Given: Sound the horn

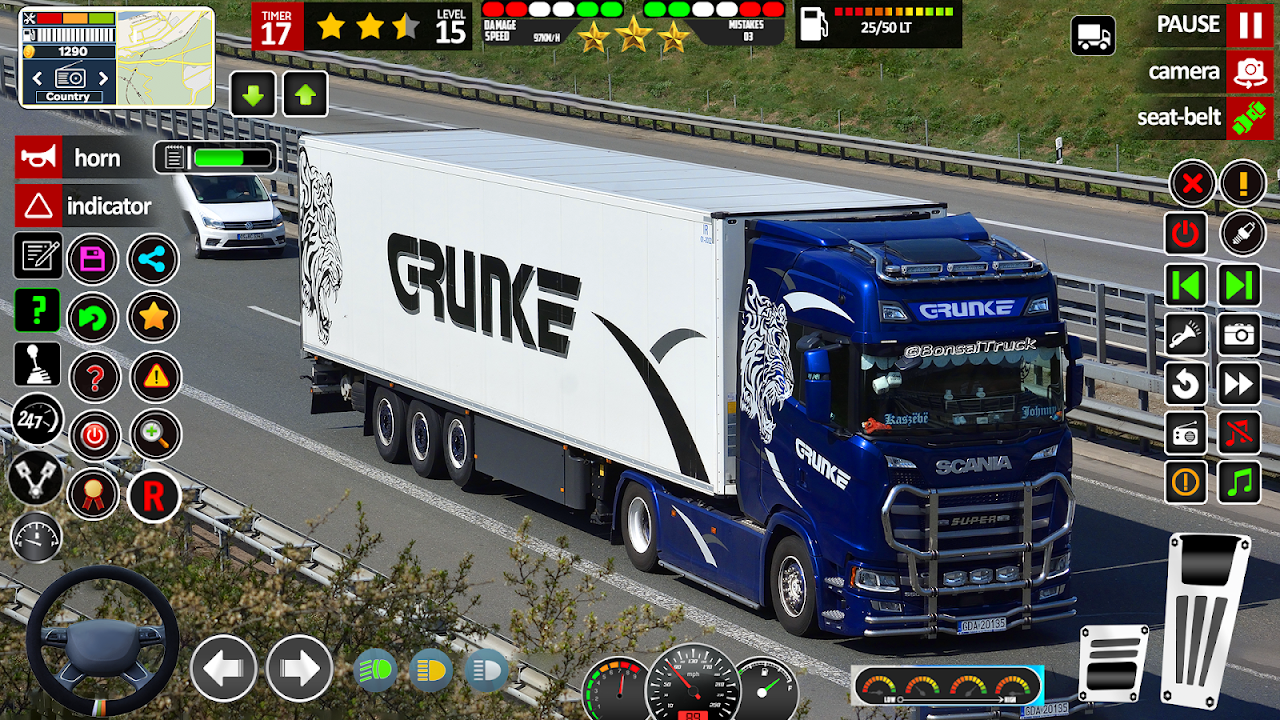Looking at the screenshot, I should pyautogui.click(x=39, y=158).
